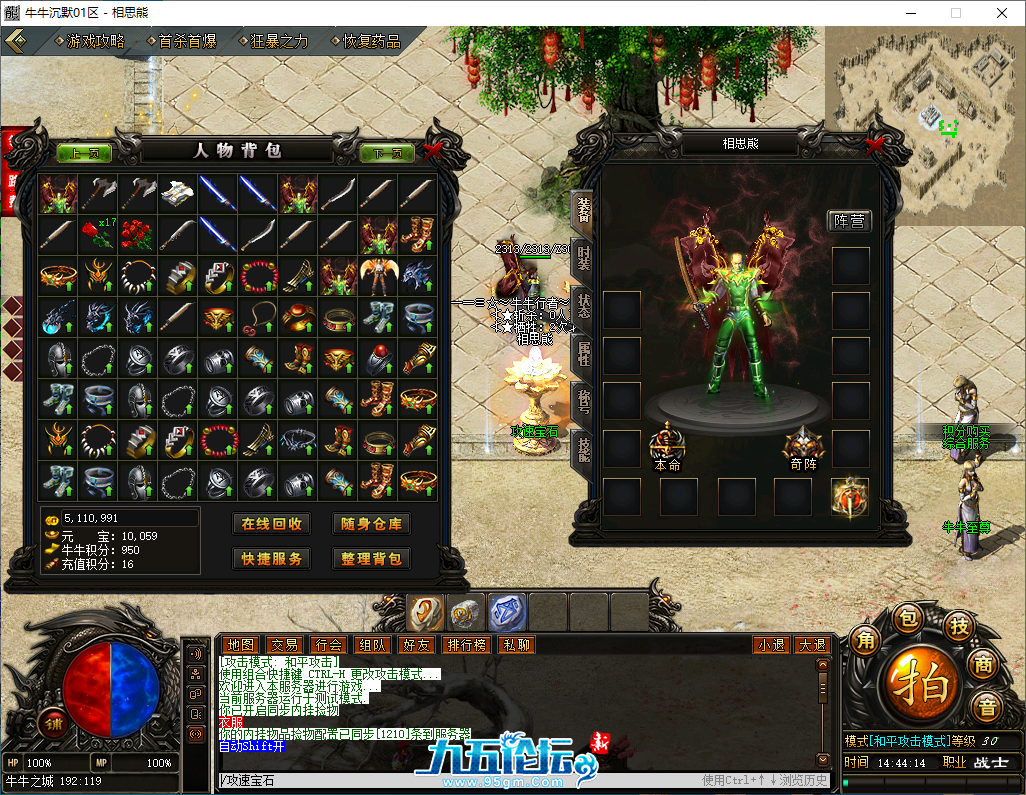Maximize the game window

pyautogui.click(x=955, y=13)
